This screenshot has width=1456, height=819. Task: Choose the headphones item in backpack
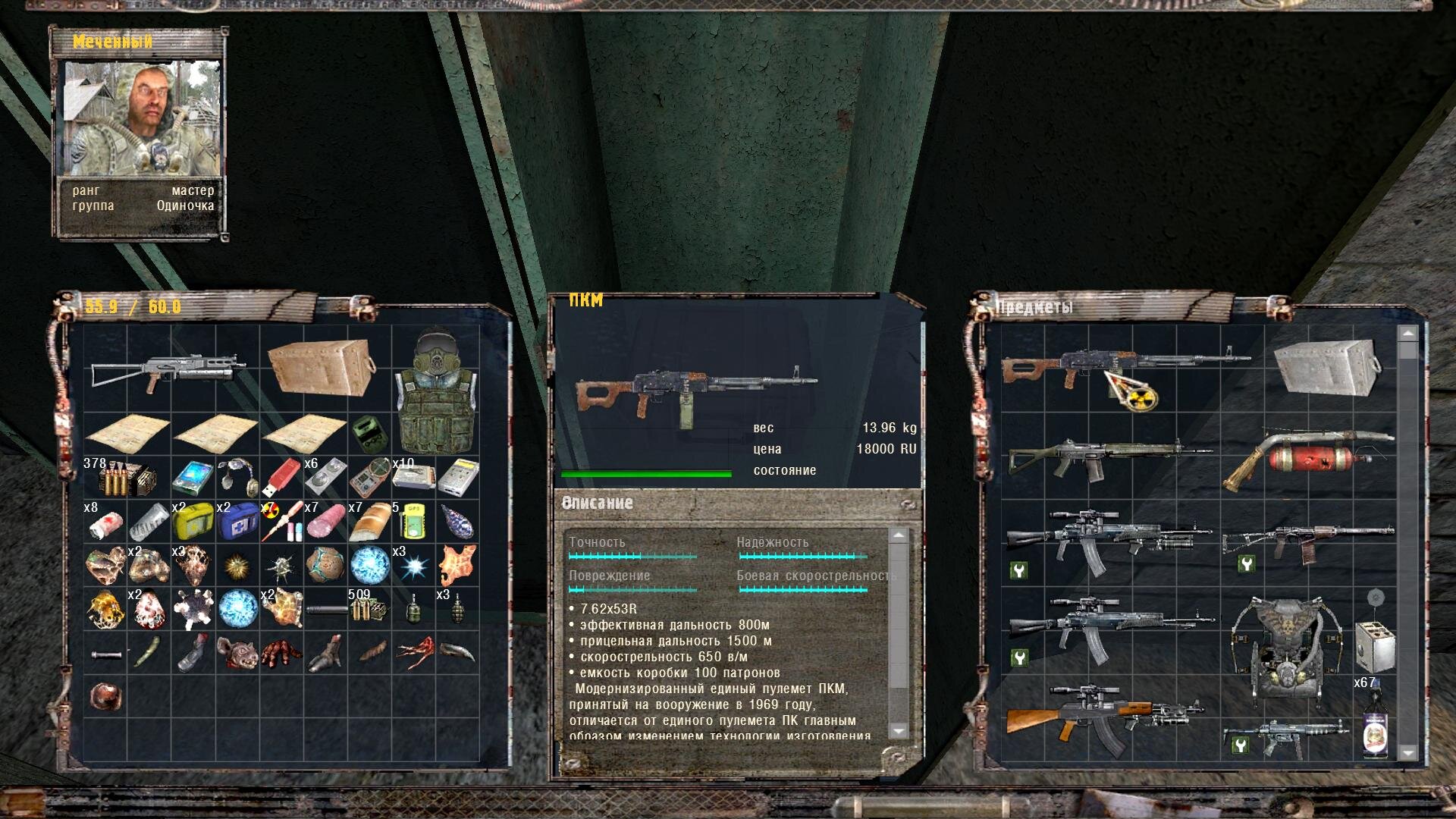tap(237, 476)
